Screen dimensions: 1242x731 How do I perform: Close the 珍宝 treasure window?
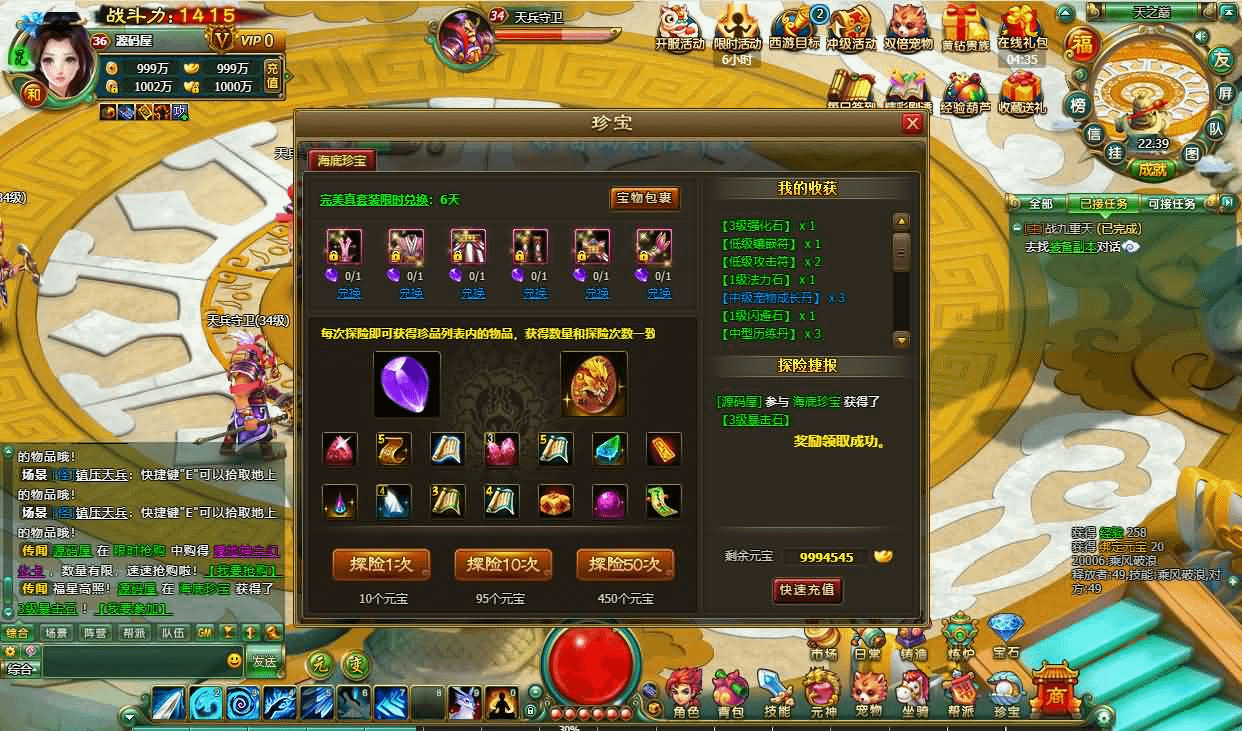click(911, 123)
